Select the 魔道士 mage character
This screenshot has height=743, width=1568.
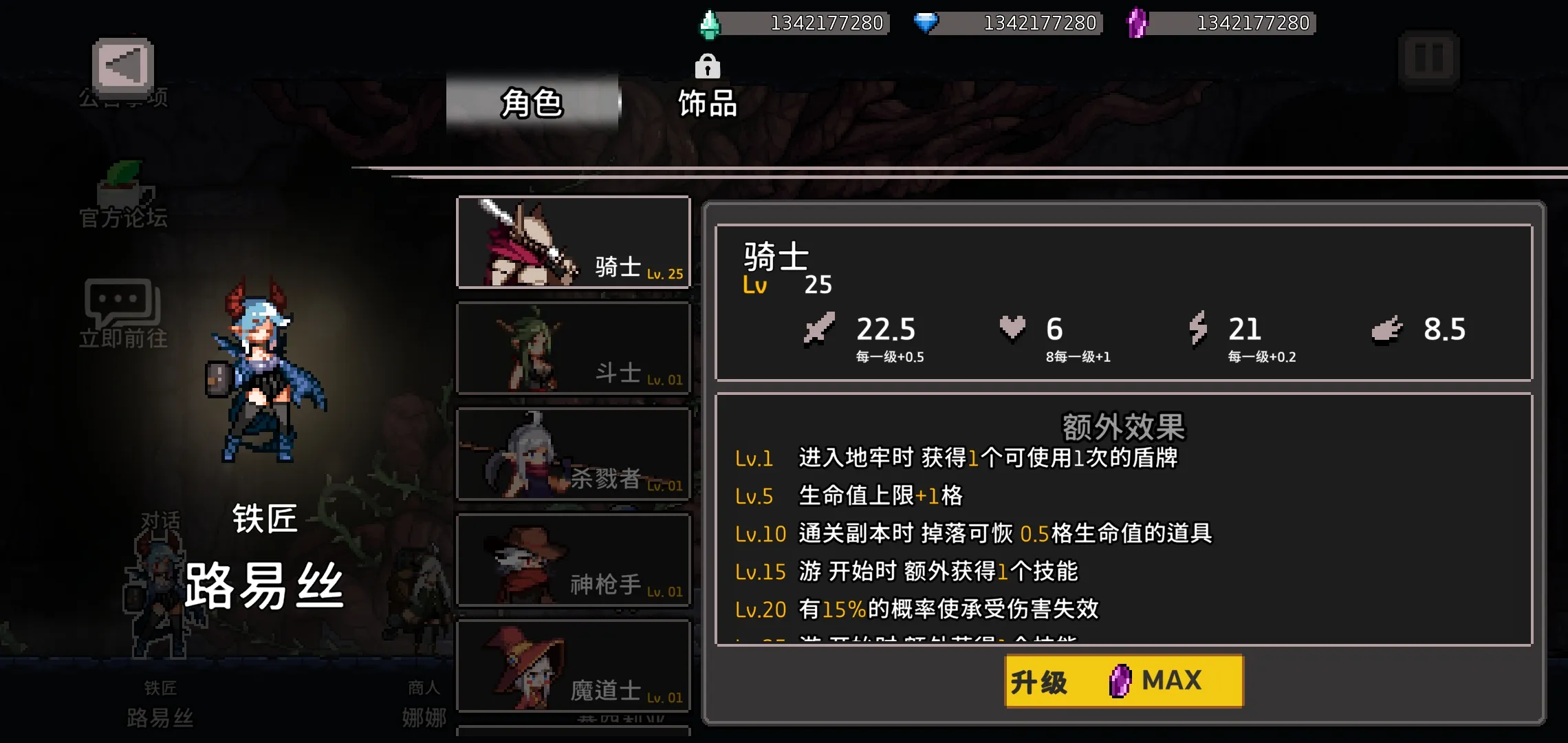click(x=573, y=666)
